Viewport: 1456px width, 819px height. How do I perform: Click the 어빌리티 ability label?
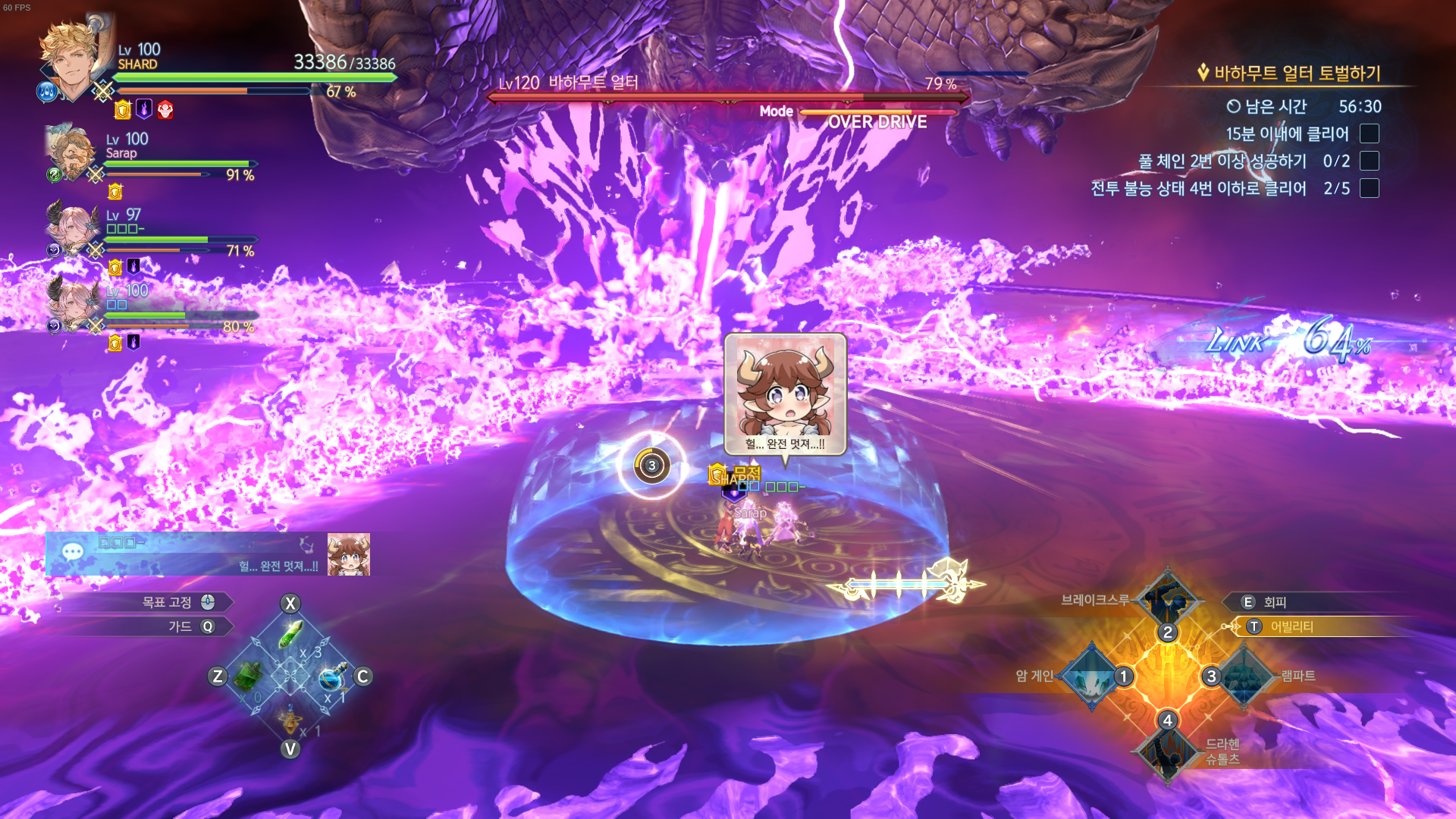[1291, 626]
